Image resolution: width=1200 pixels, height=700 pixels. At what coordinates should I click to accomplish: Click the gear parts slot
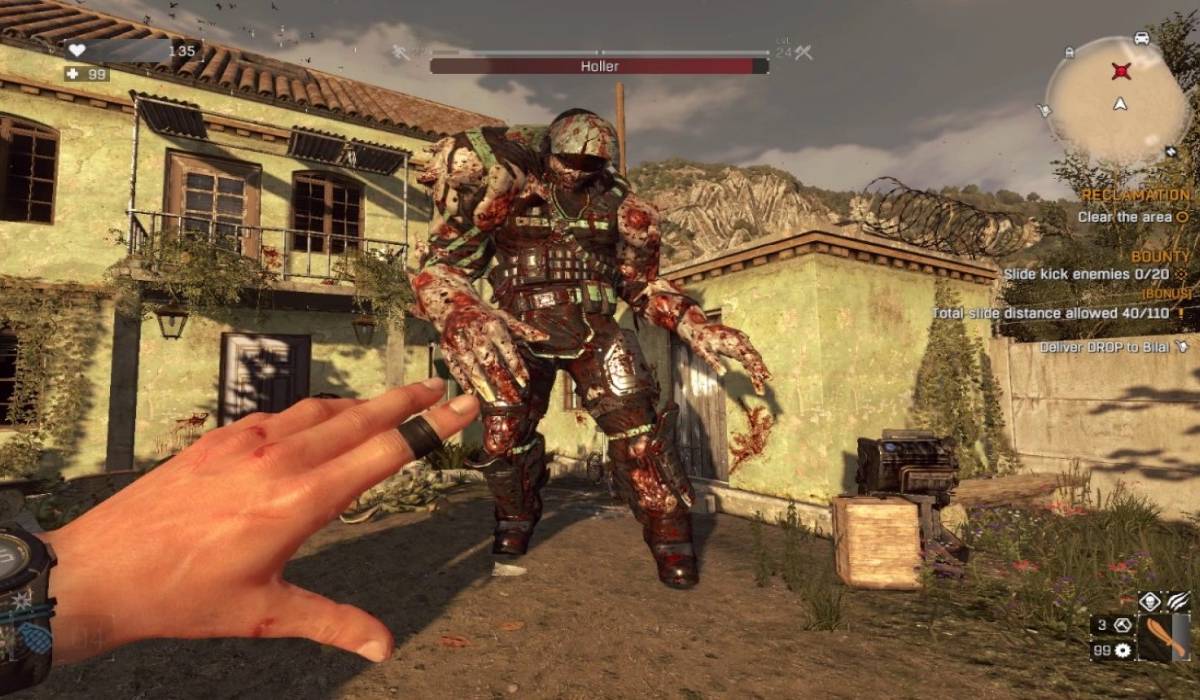(1124, 650)
